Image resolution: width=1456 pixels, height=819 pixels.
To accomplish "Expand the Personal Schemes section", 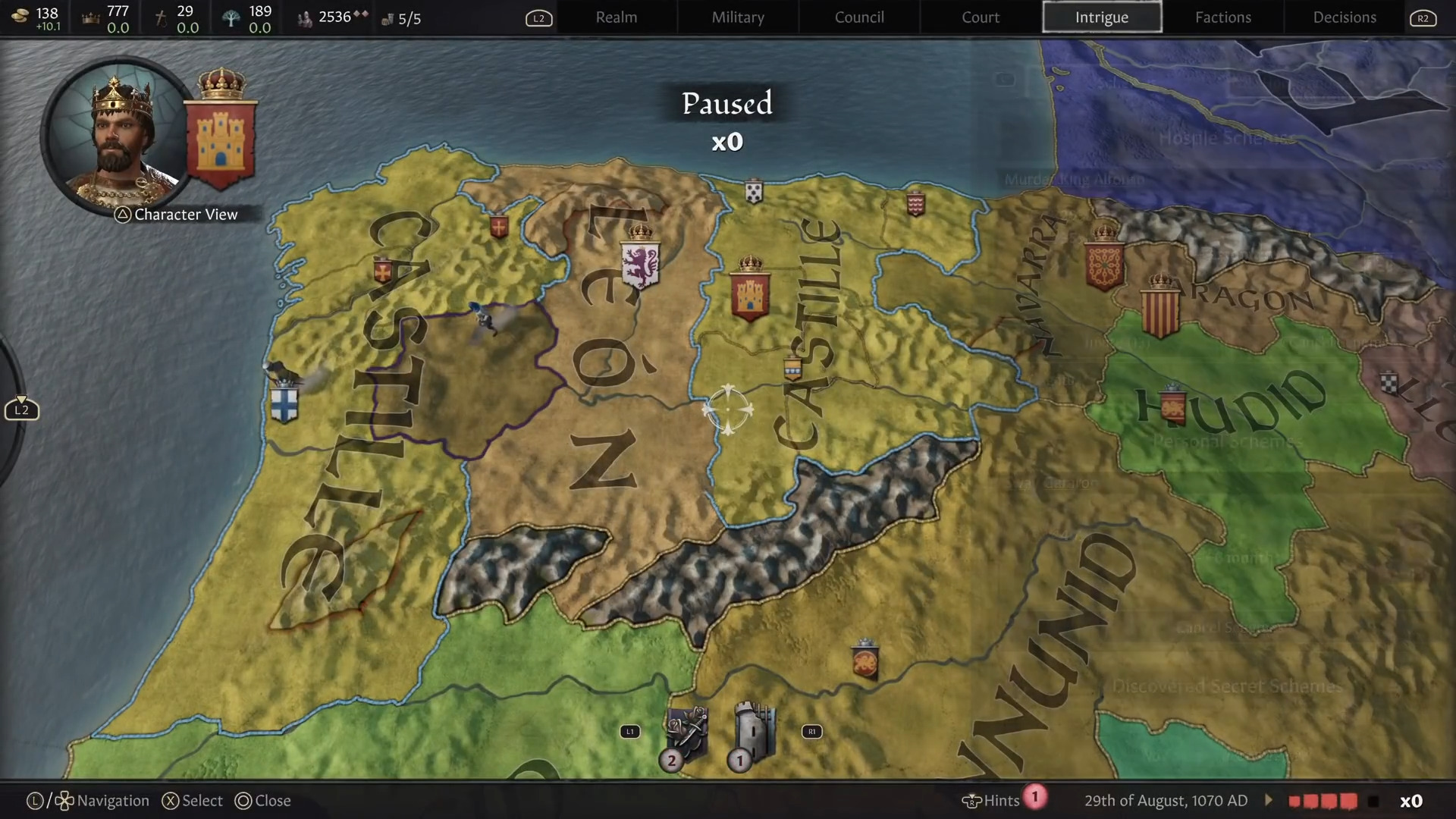I will (x=1227, y=441).
